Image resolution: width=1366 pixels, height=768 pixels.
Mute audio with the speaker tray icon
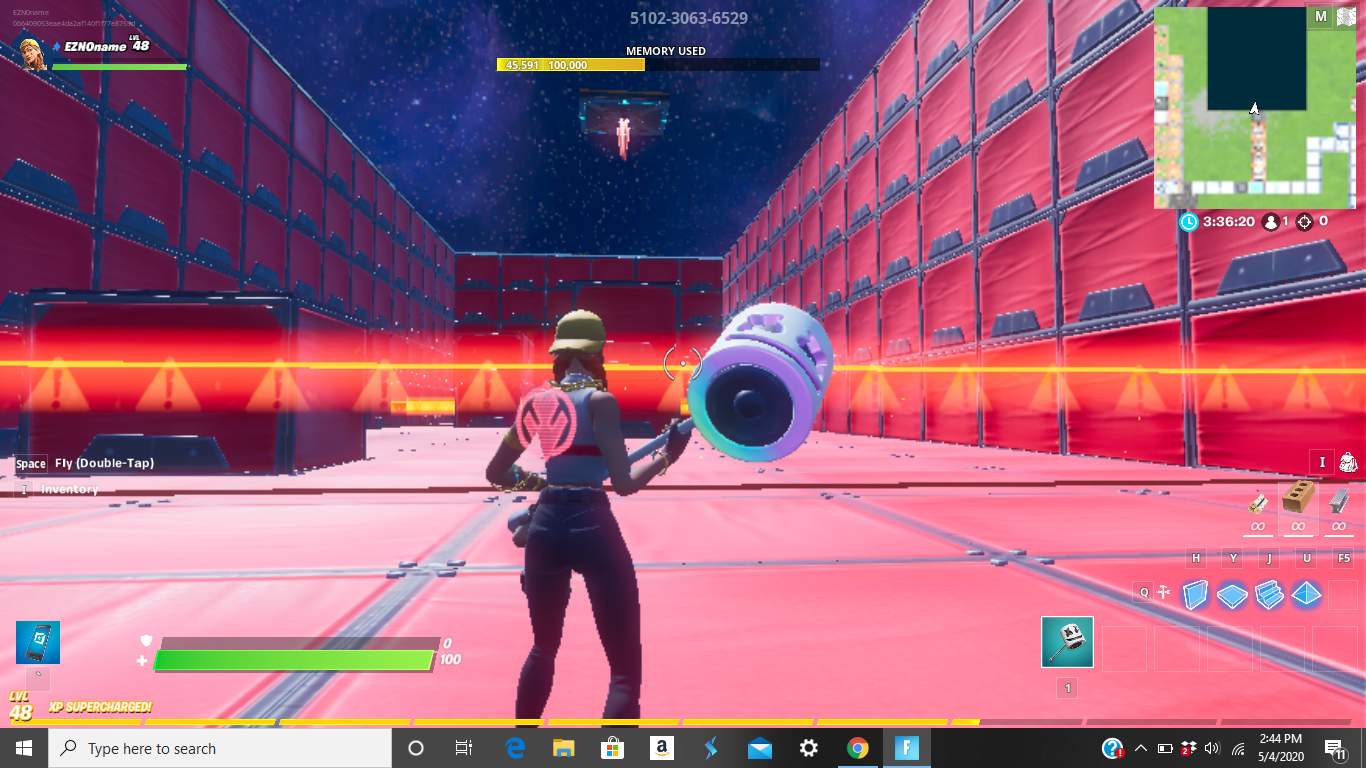tap(1212, 748)
